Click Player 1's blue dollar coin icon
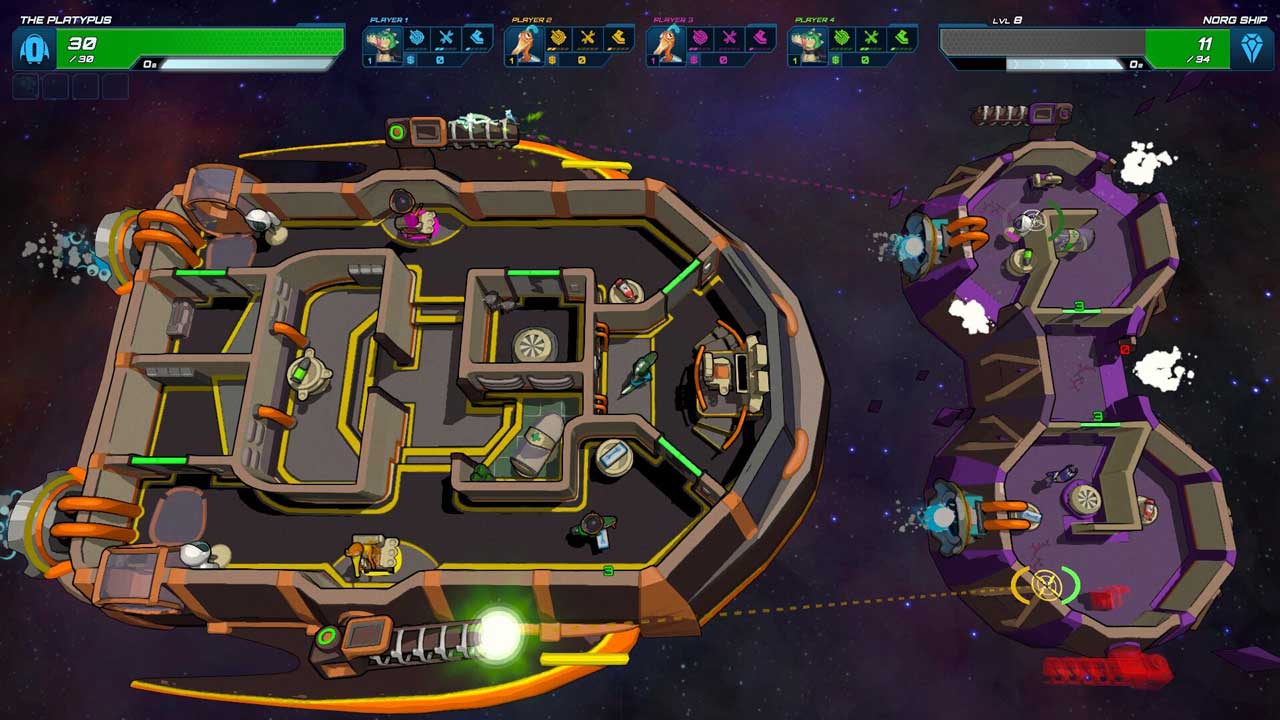 [410, 60]
